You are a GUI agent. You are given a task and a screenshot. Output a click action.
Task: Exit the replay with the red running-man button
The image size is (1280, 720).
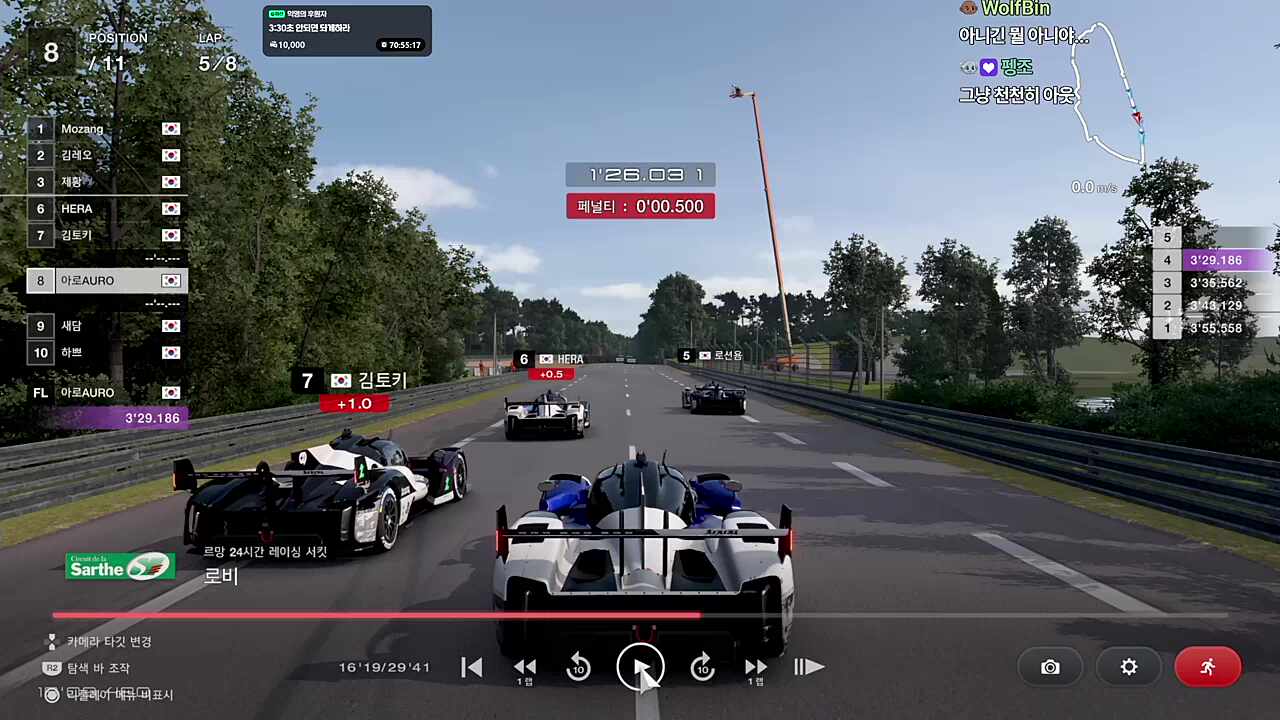(x=1208, y=667)
